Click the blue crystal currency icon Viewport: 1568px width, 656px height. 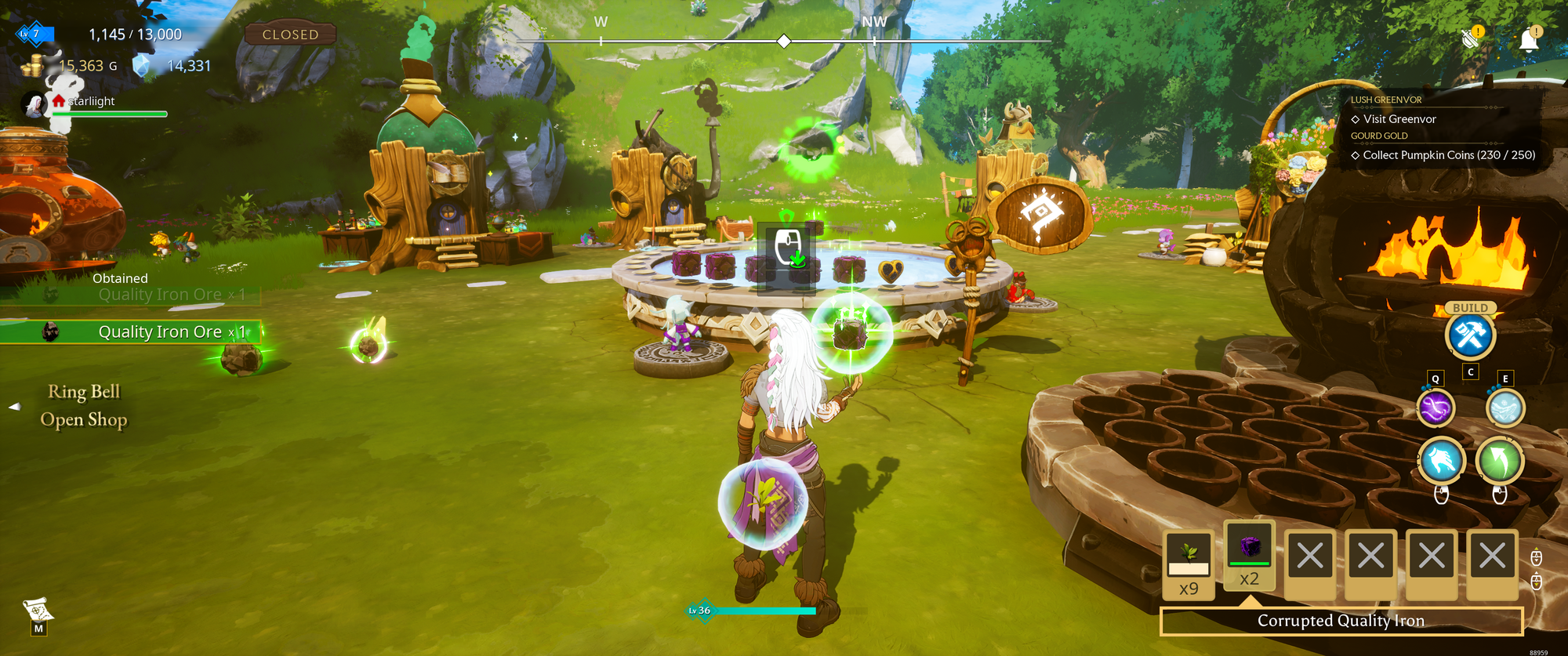pyautogui.click(x=141, y=67)
